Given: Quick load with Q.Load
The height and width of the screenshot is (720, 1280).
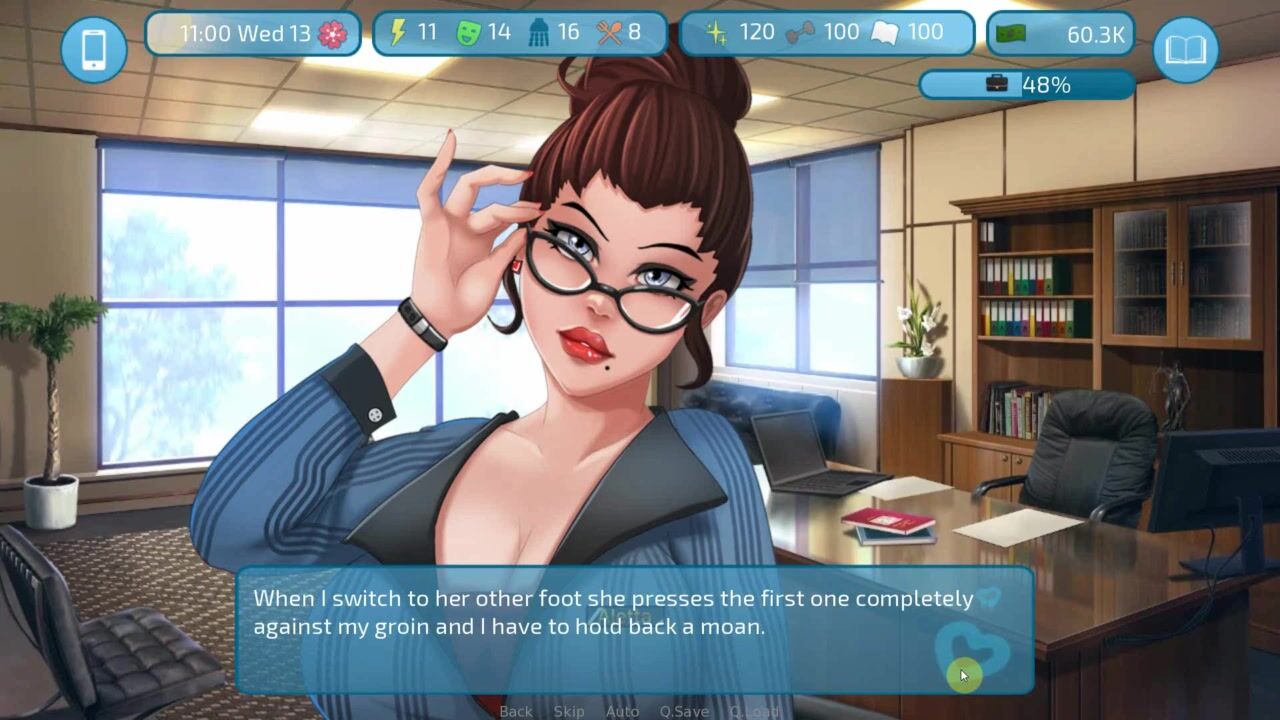Looking at the screenshot, I should coord(754,711).
